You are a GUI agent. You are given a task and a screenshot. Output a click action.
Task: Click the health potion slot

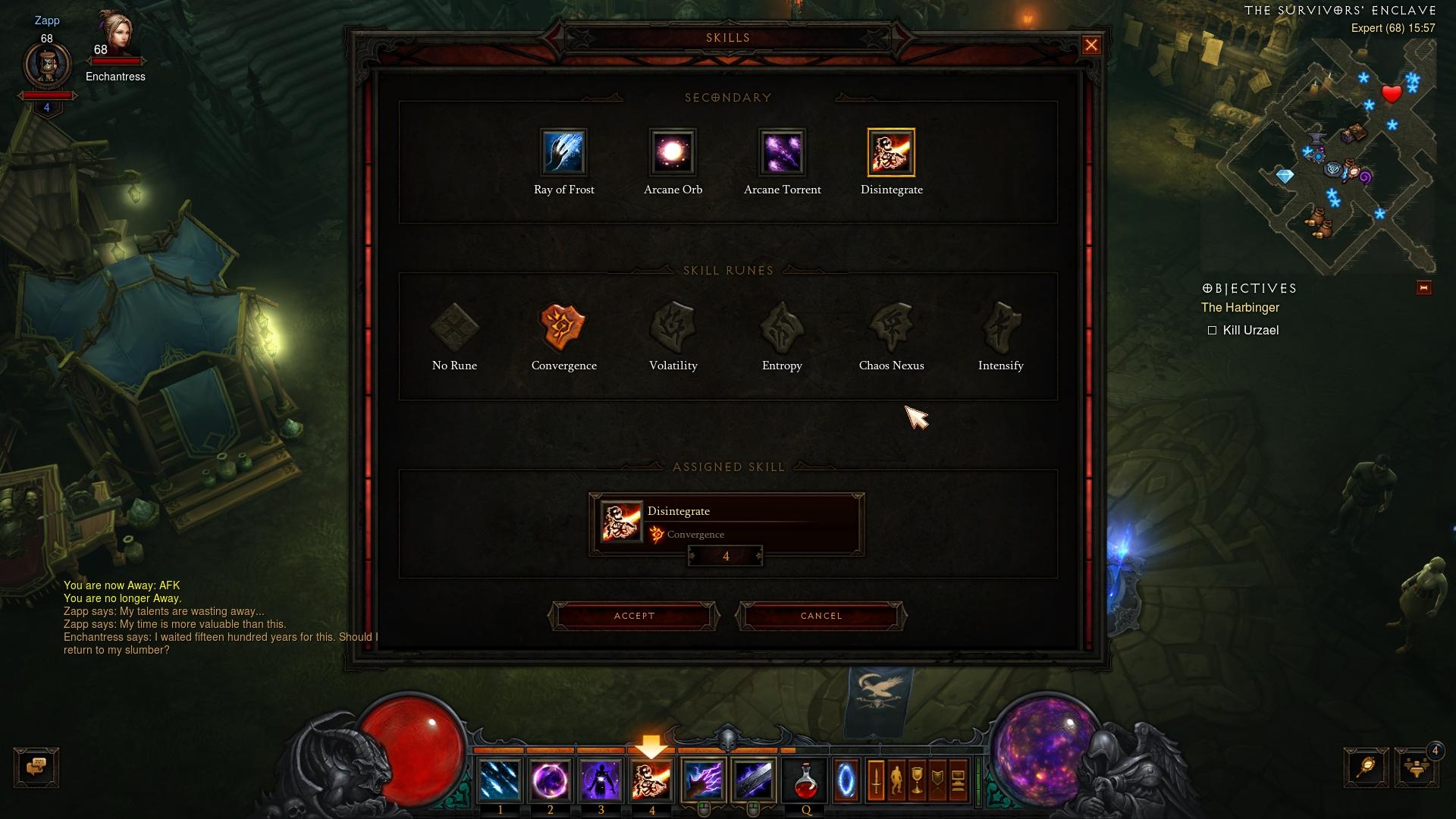[x=805, y=780]
